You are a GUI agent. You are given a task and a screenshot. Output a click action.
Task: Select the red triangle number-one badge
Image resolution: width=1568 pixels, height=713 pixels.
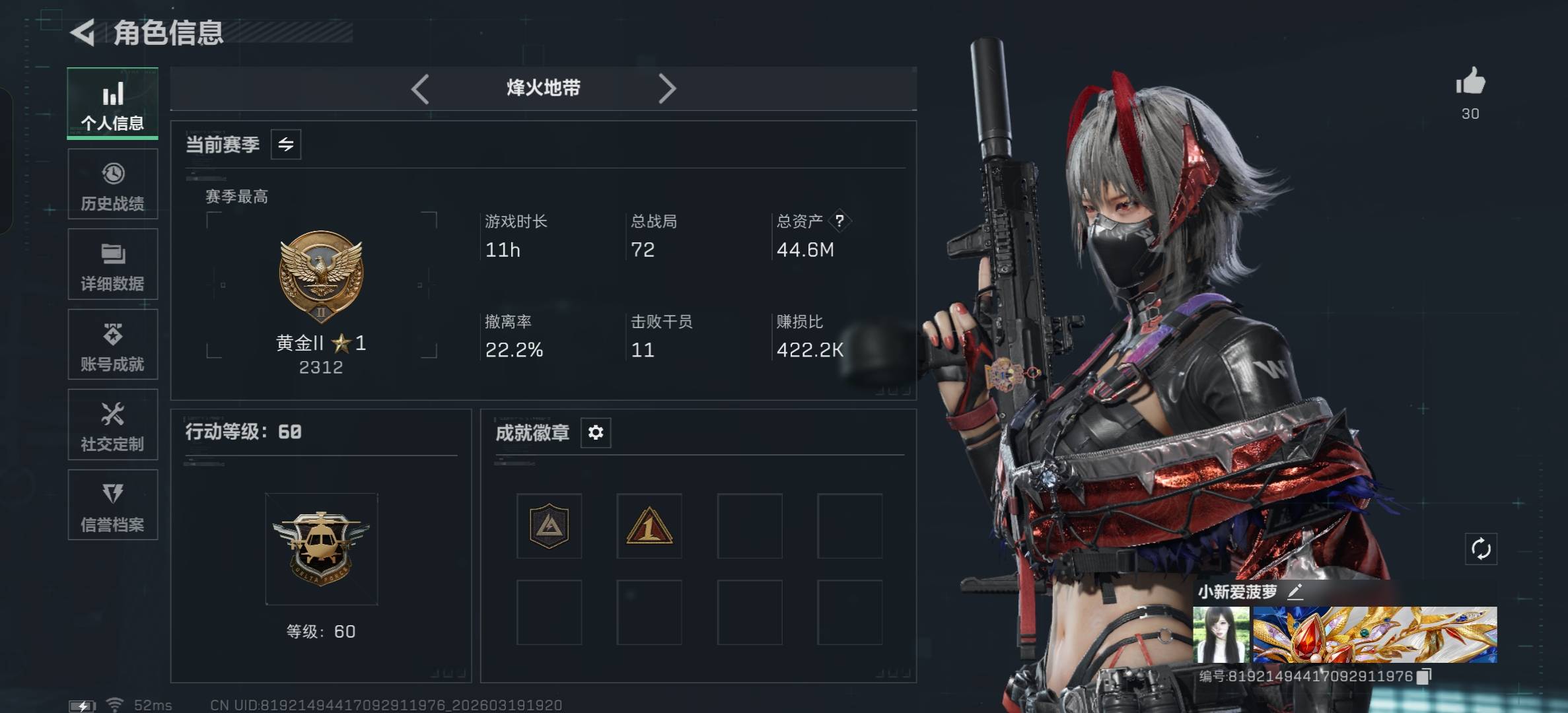649,526
